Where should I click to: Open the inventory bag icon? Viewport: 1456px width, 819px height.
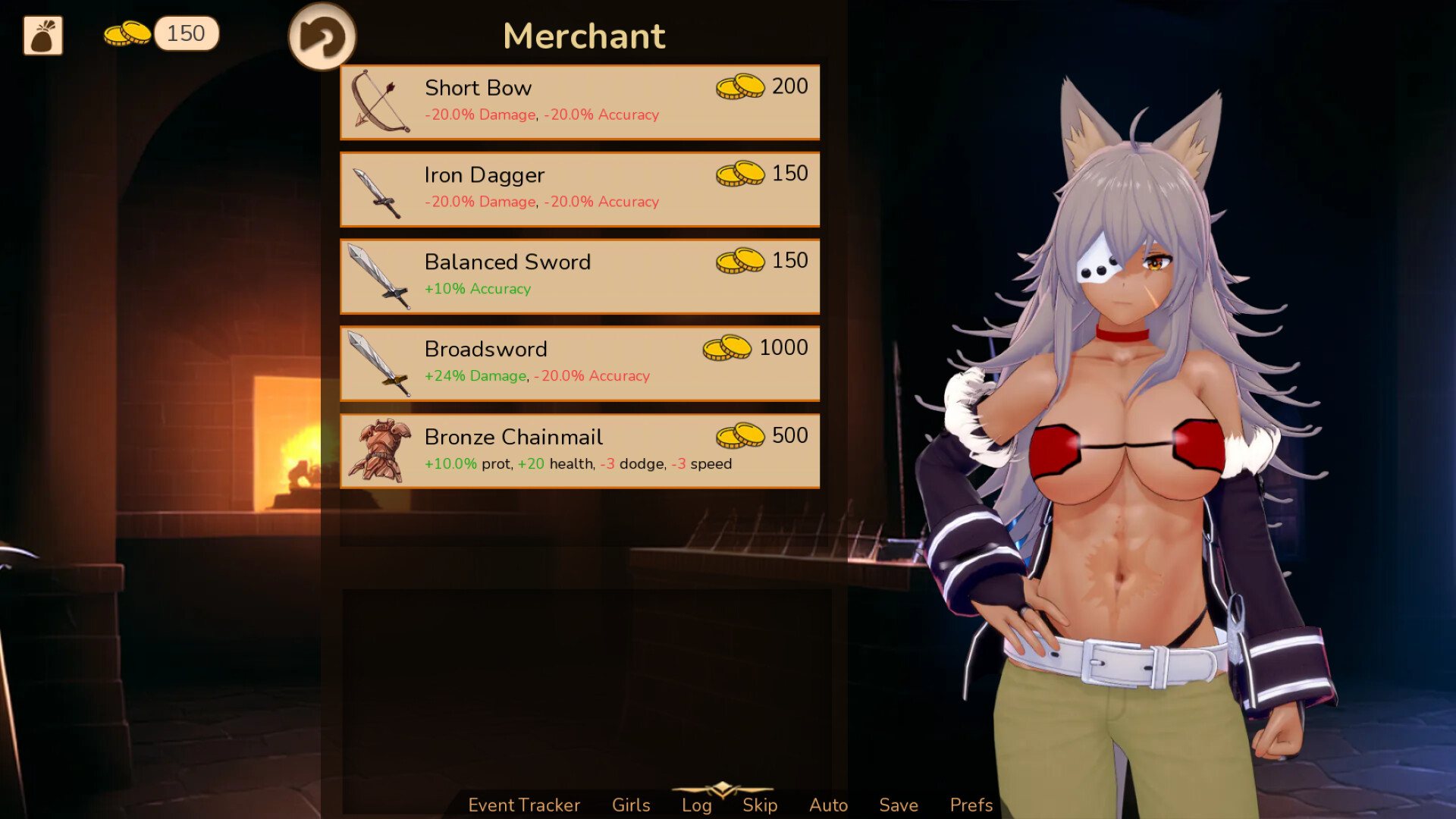pyautogui.click(x=42, y=36)
